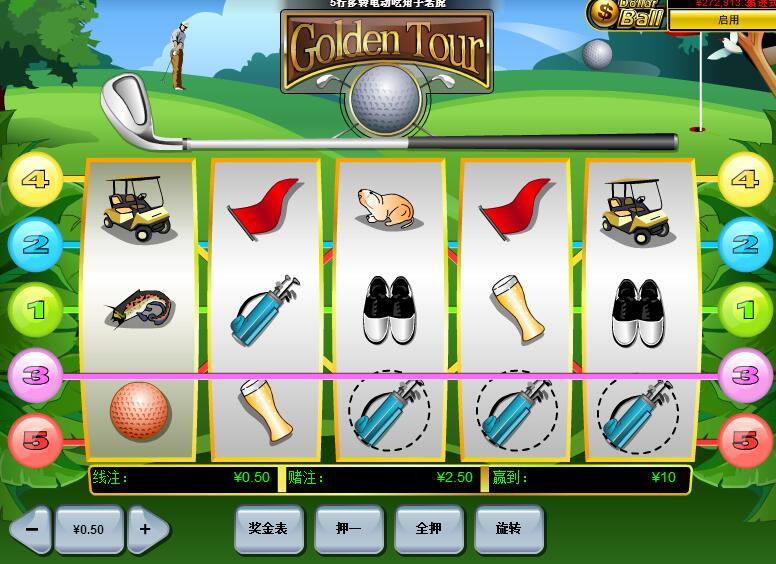The width and height of the screenshot is (776, 564).
Task: Open the 奖金表 paytable
Action: click(268, 528)
